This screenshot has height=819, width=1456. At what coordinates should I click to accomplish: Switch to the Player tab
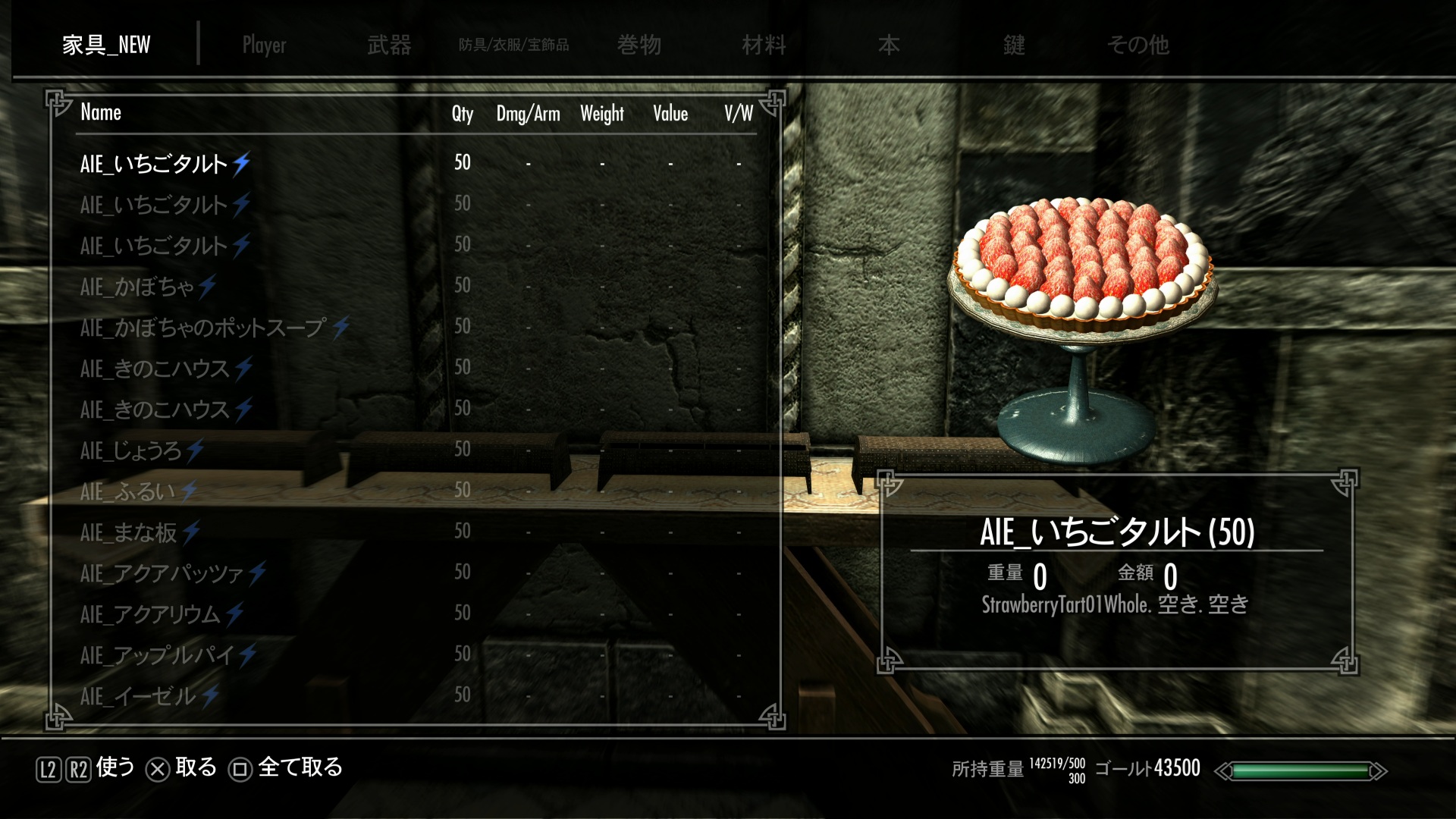[x=264, y=45]
